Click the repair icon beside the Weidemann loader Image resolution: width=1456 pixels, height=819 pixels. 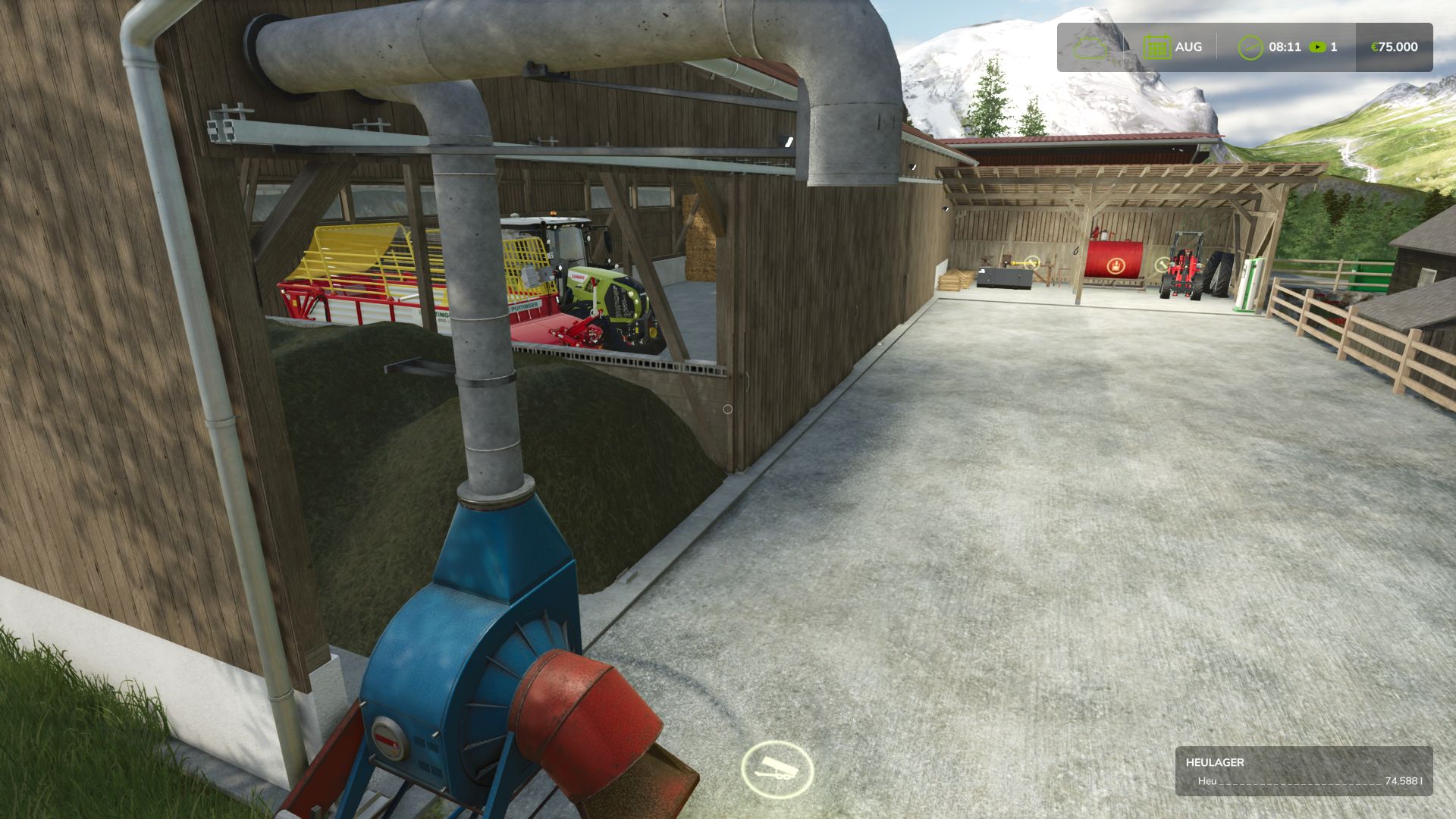(x=1162, y=265)
